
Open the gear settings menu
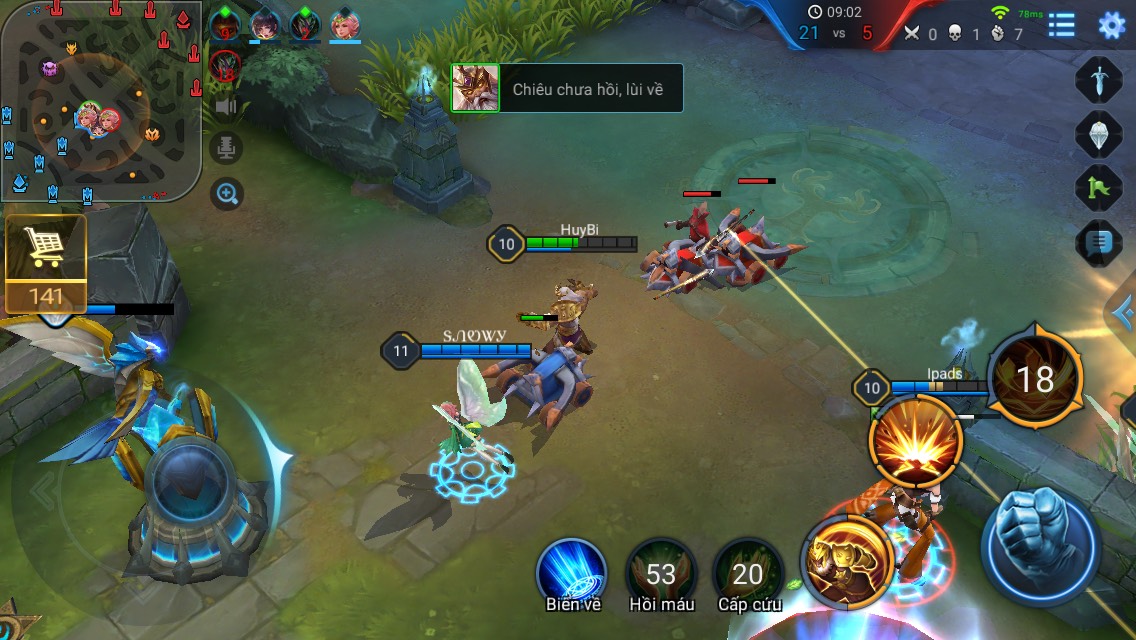click(1111, 25)
